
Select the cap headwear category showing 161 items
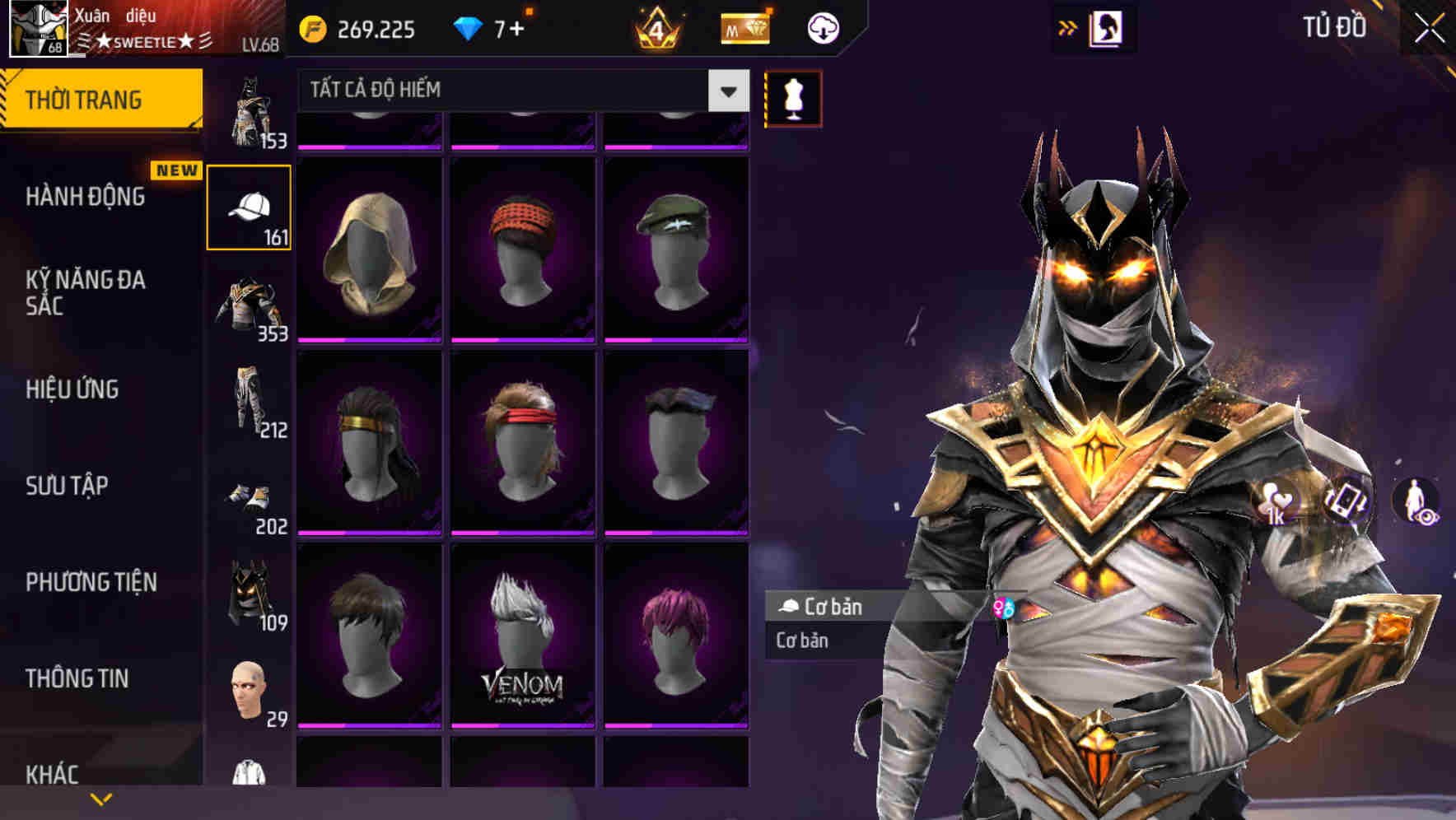249,206
